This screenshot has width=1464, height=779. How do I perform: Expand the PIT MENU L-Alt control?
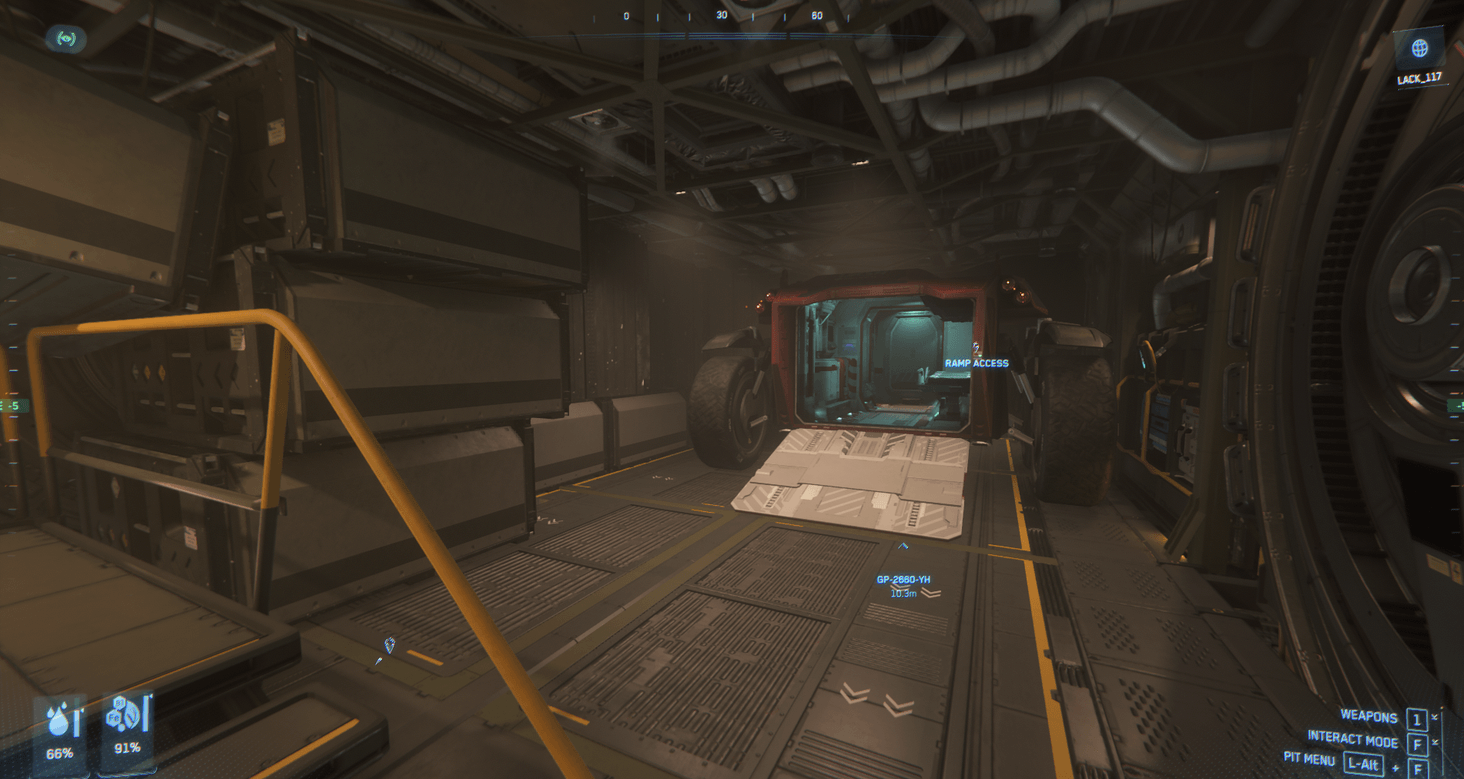tap(1363, 761)
